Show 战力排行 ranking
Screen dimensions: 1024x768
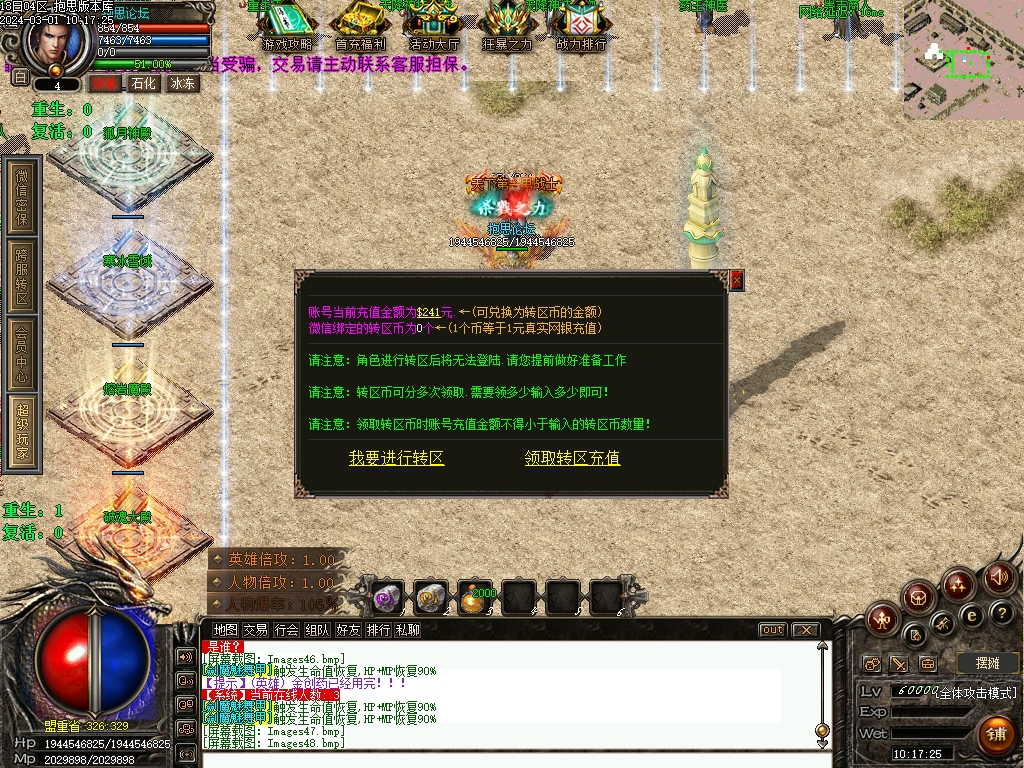click(581, 27)
